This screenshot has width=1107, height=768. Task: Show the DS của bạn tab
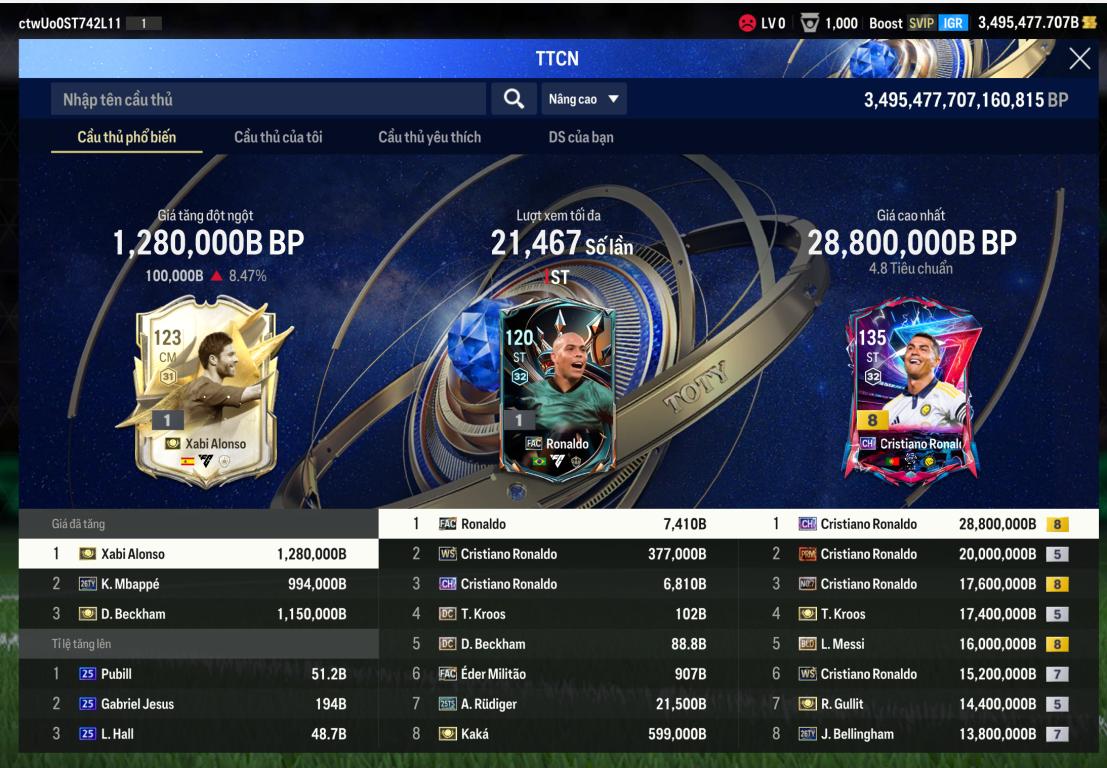tap(581, 137)
